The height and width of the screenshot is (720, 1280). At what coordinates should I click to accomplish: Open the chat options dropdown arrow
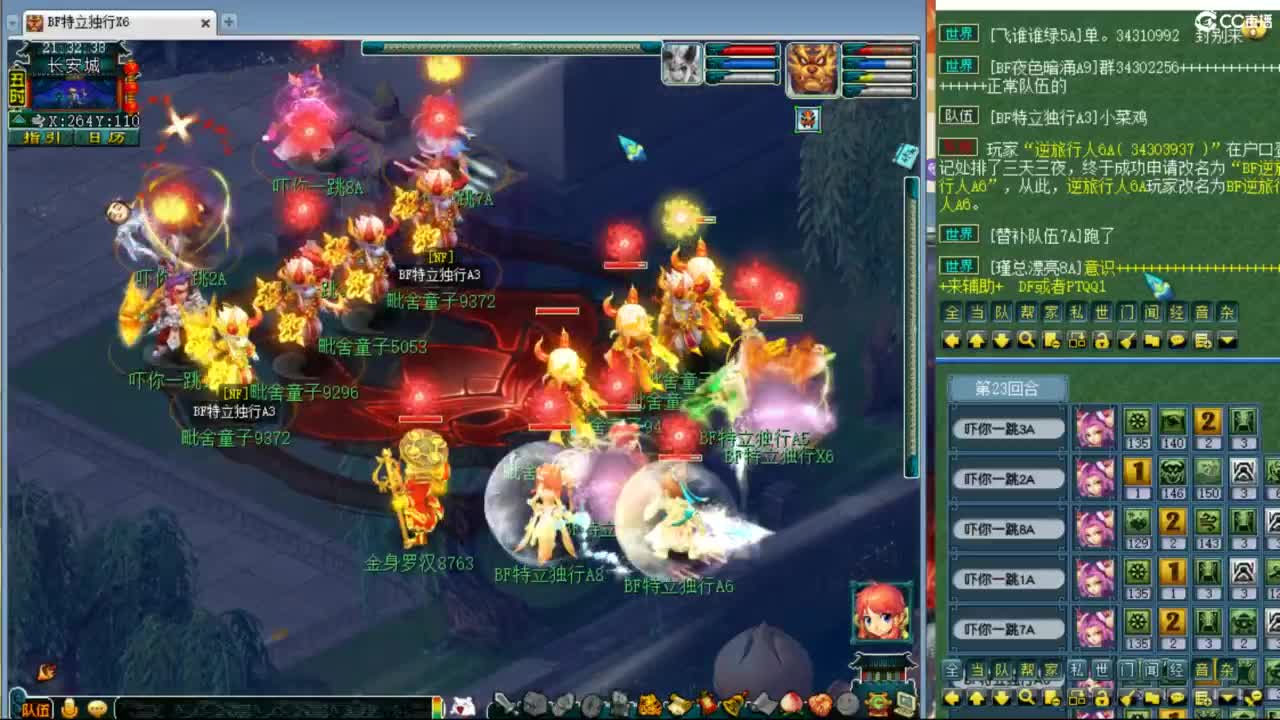point(1227,341)
